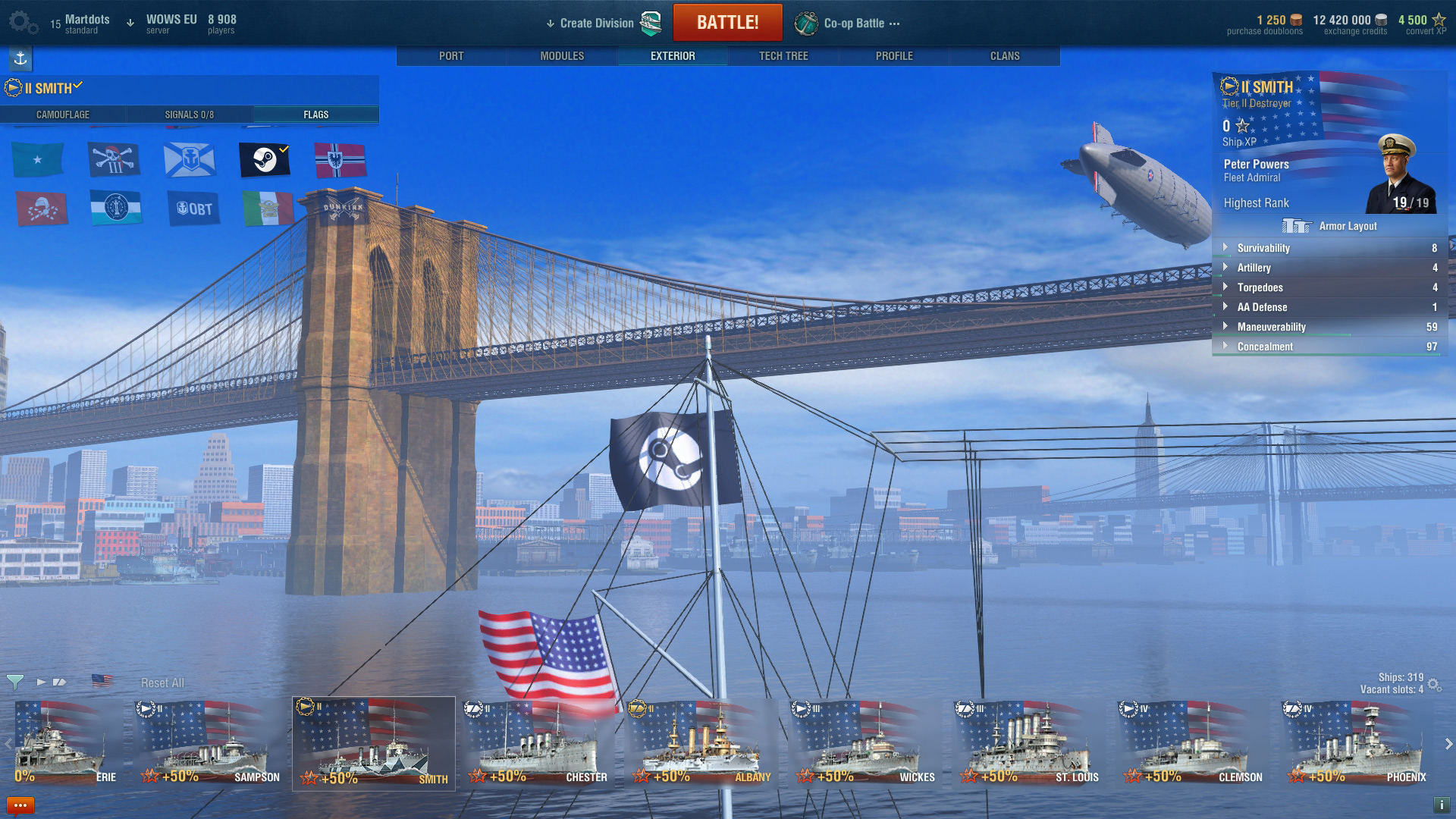This screenshot has width=1456, height=819.
Task: Open the SIGNALS 0/8 sub-tab
Action: (190, 115)
